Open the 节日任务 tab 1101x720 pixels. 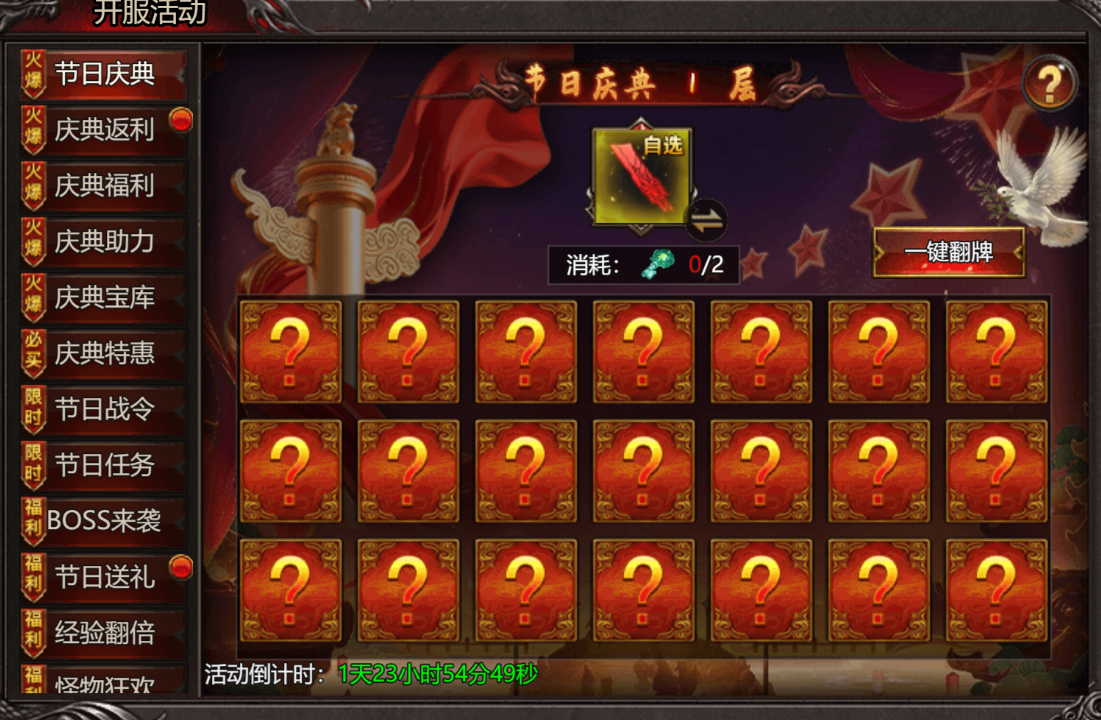click(x=104, y=465)
